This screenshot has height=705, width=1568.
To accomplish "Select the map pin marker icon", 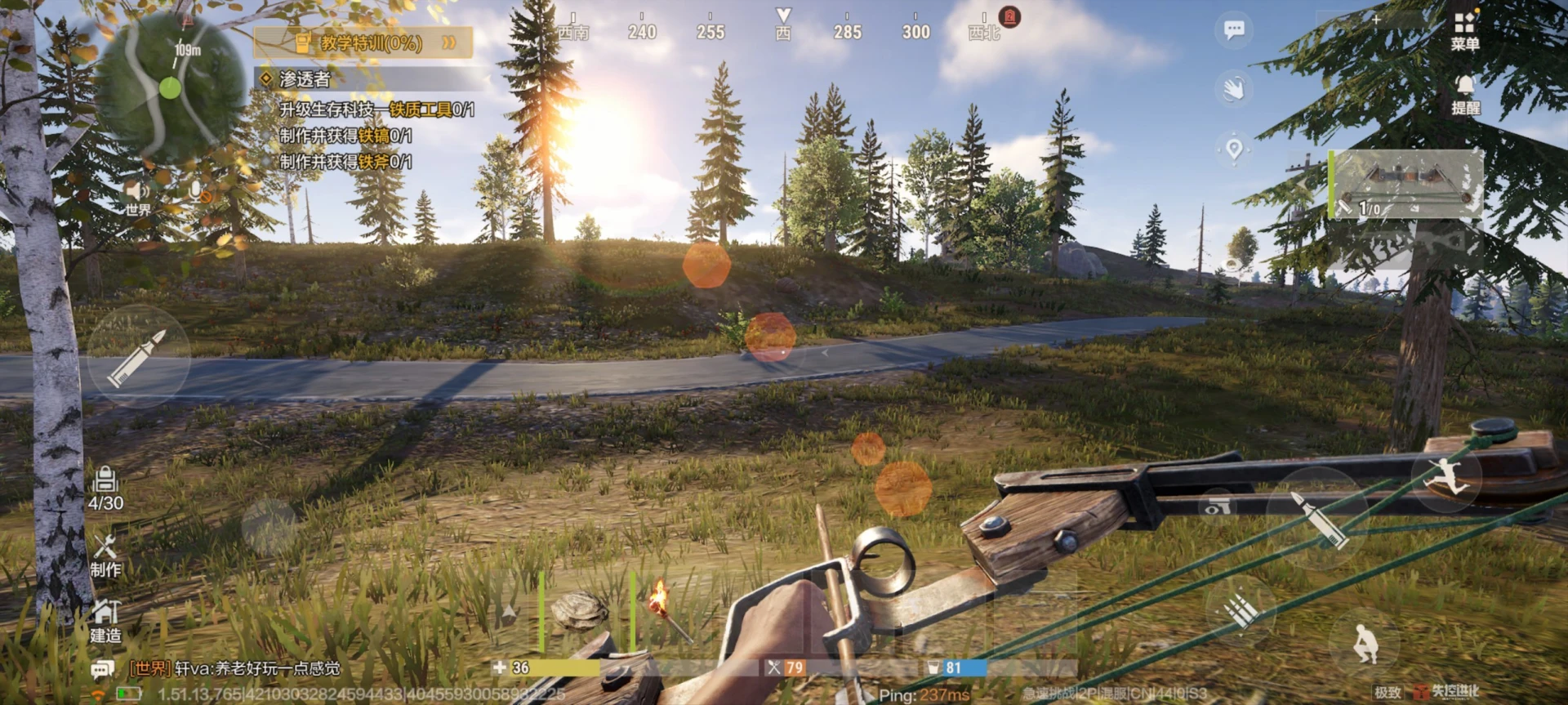I will click(1233, 149).
